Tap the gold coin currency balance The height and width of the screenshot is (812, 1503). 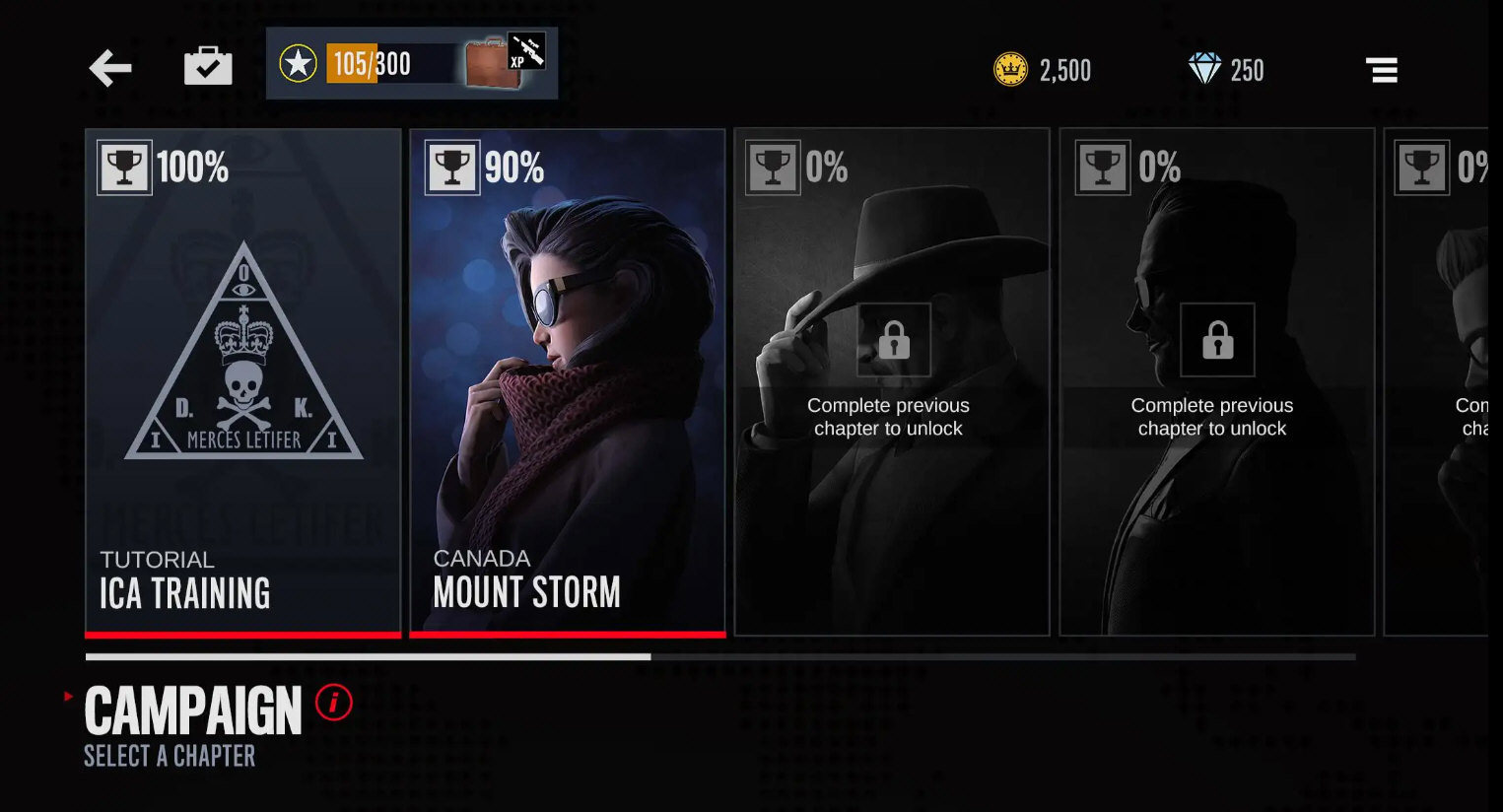point(1042,70)
